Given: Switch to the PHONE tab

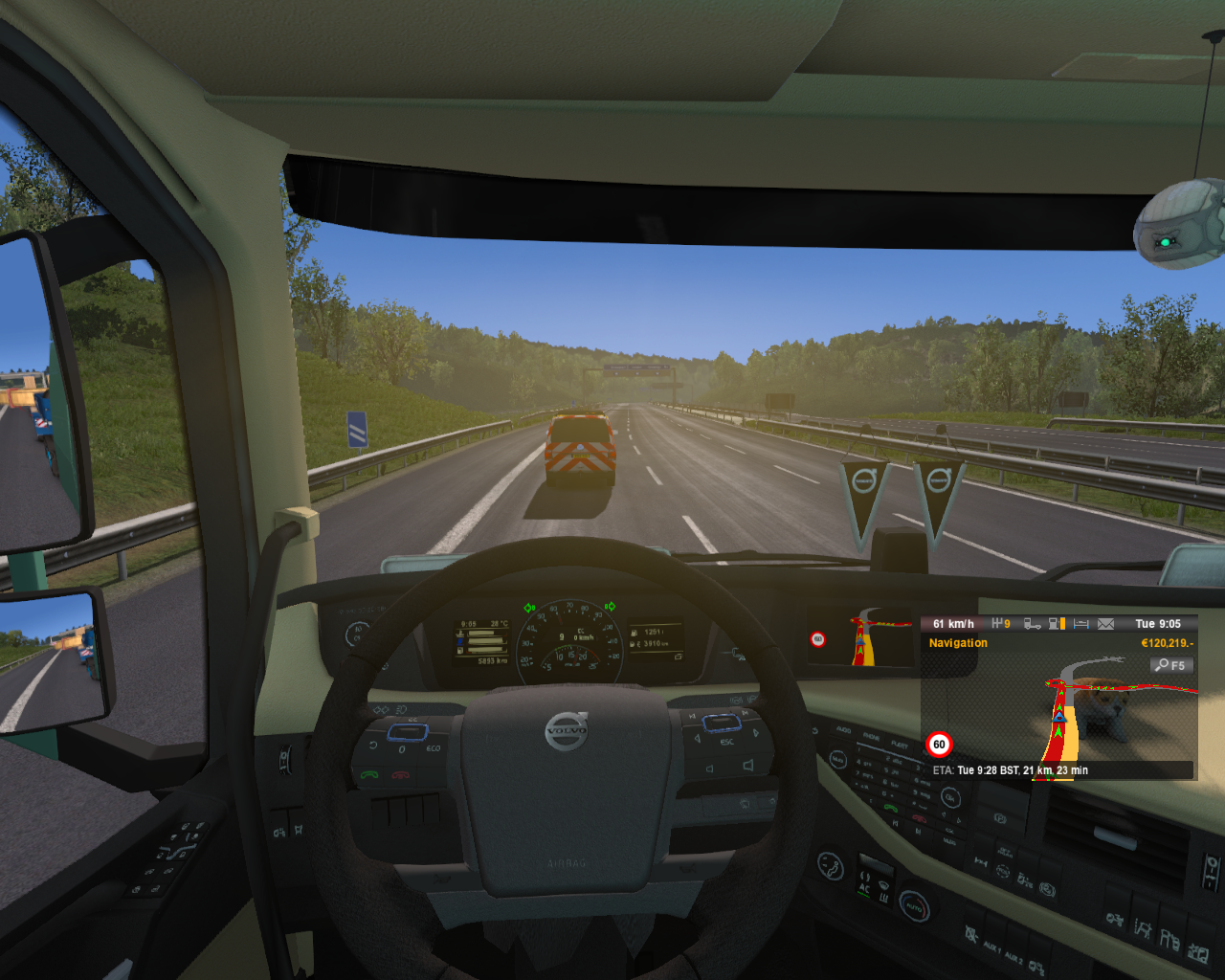Looking at the screenshot, I should [x=872, y=738].
